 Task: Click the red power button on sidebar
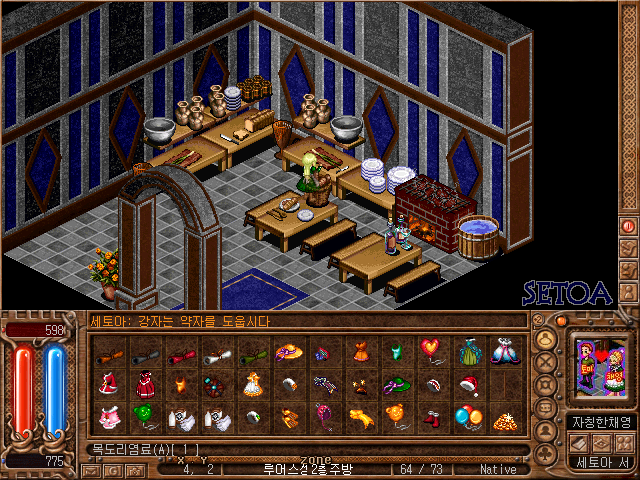tap(629, 226)
